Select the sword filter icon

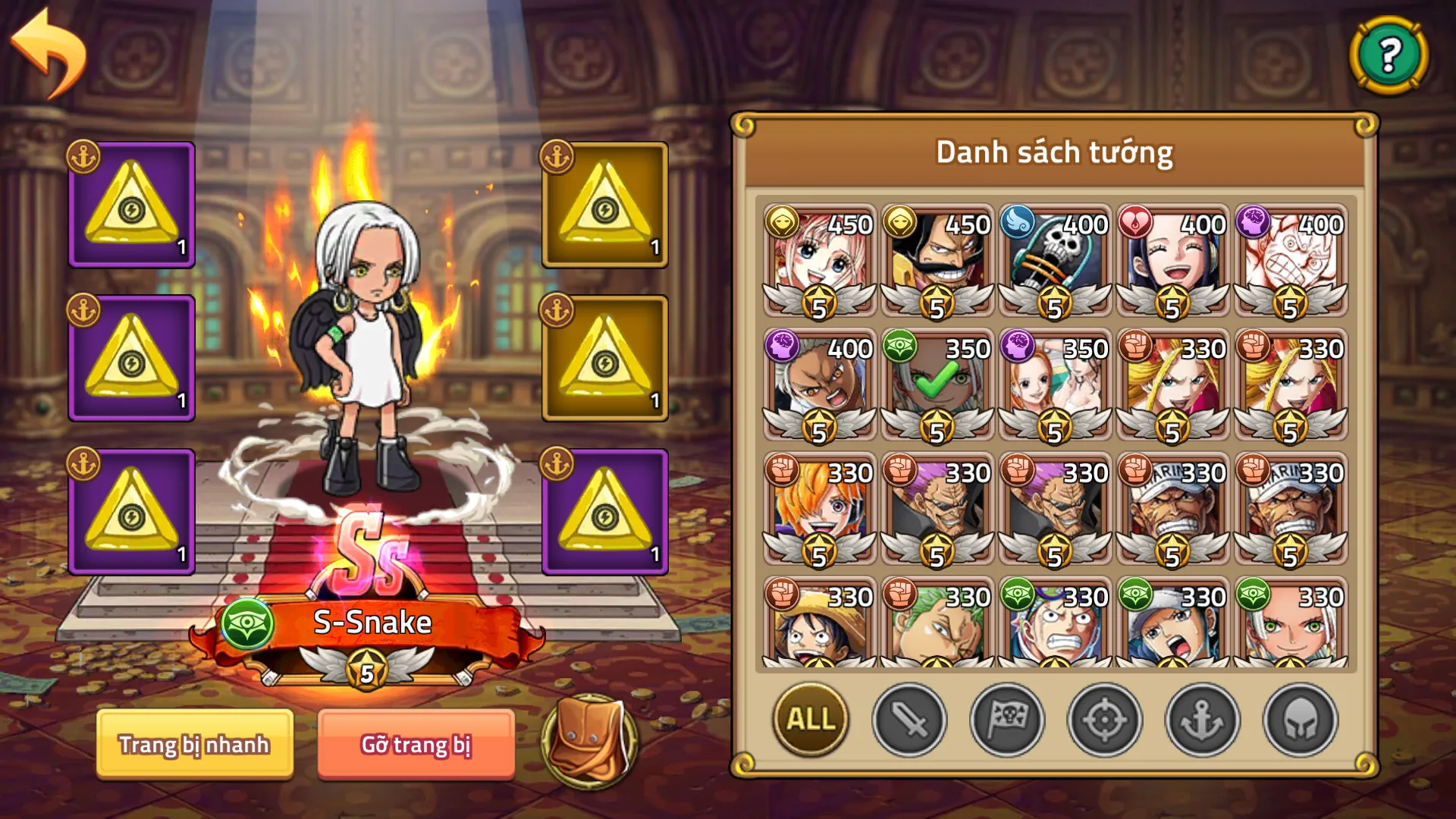click(909, 720)
